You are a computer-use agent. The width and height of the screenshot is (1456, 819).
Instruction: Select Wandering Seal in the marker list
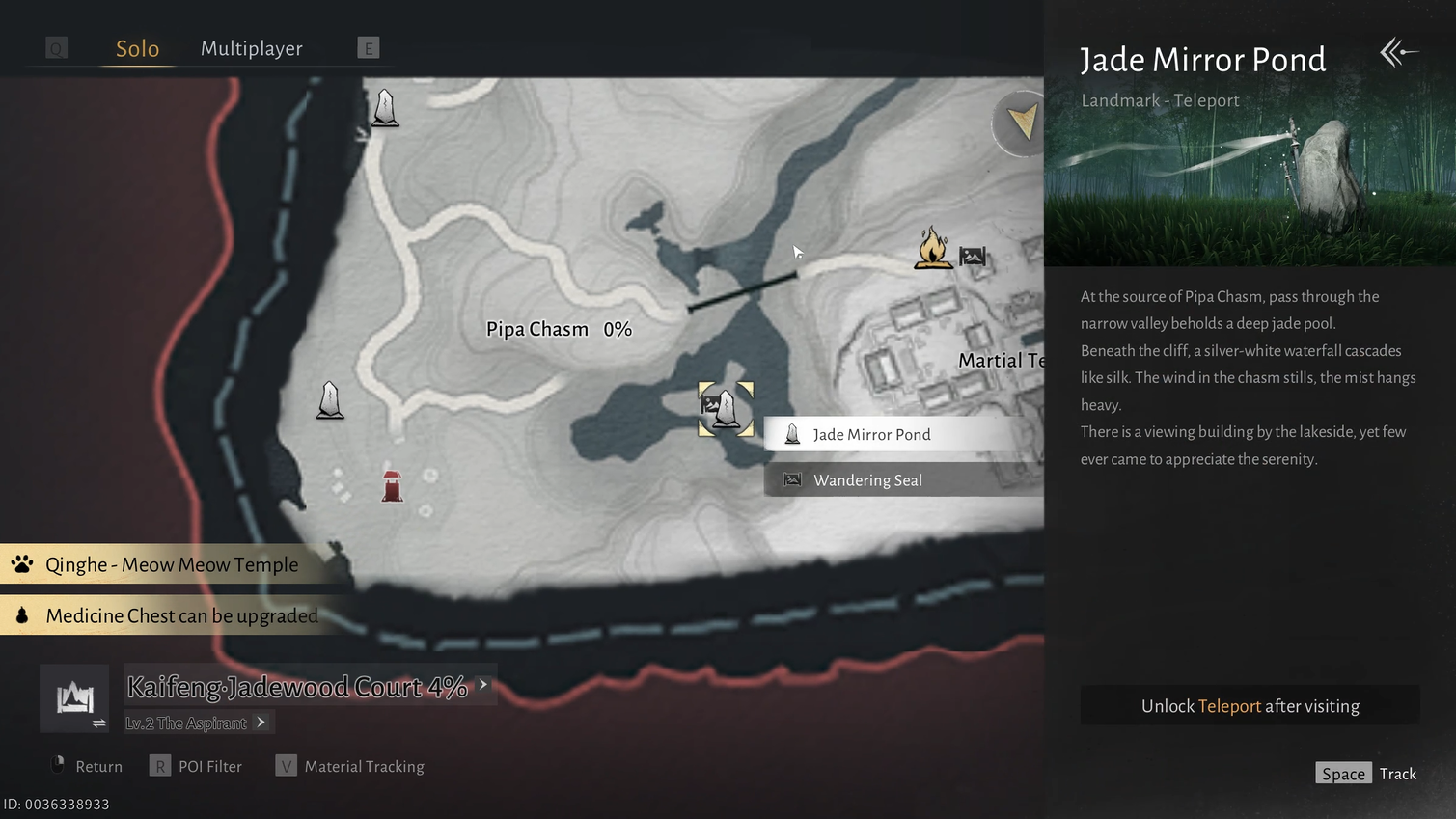coord(867,480)
